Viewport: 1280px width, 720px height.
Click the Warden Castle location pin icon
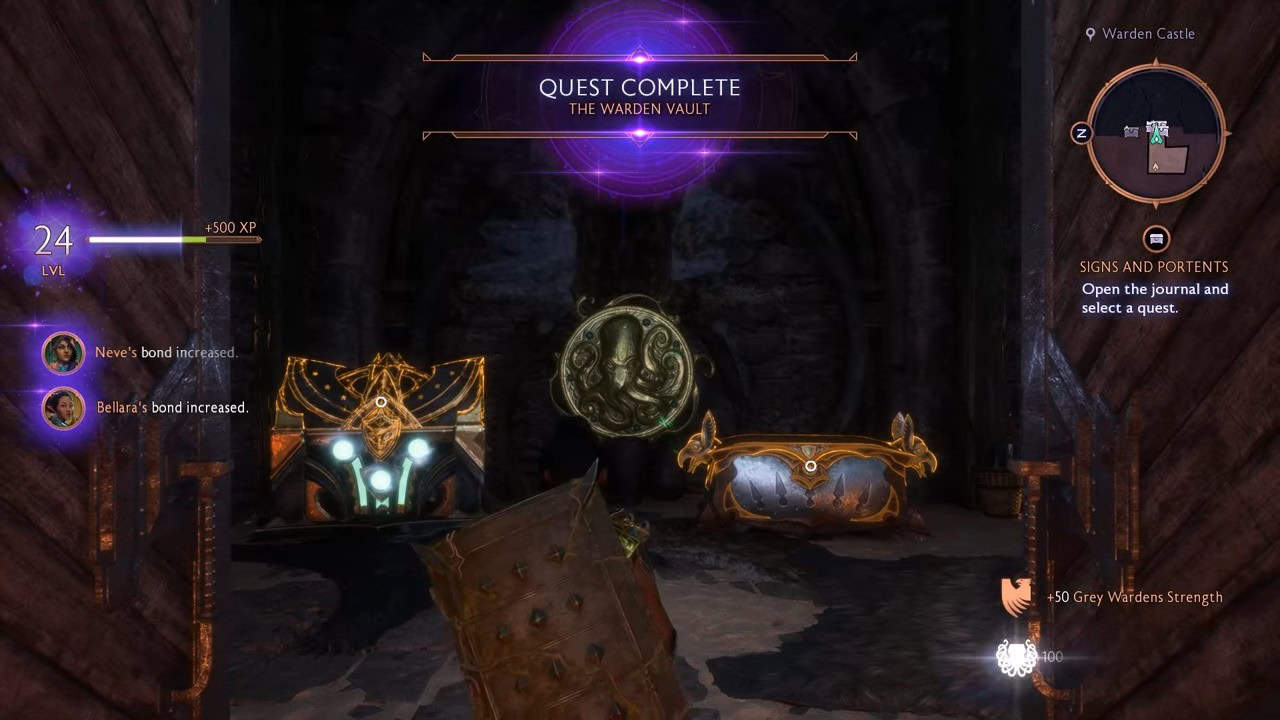pyautogui.click(x=1092, y=33)
